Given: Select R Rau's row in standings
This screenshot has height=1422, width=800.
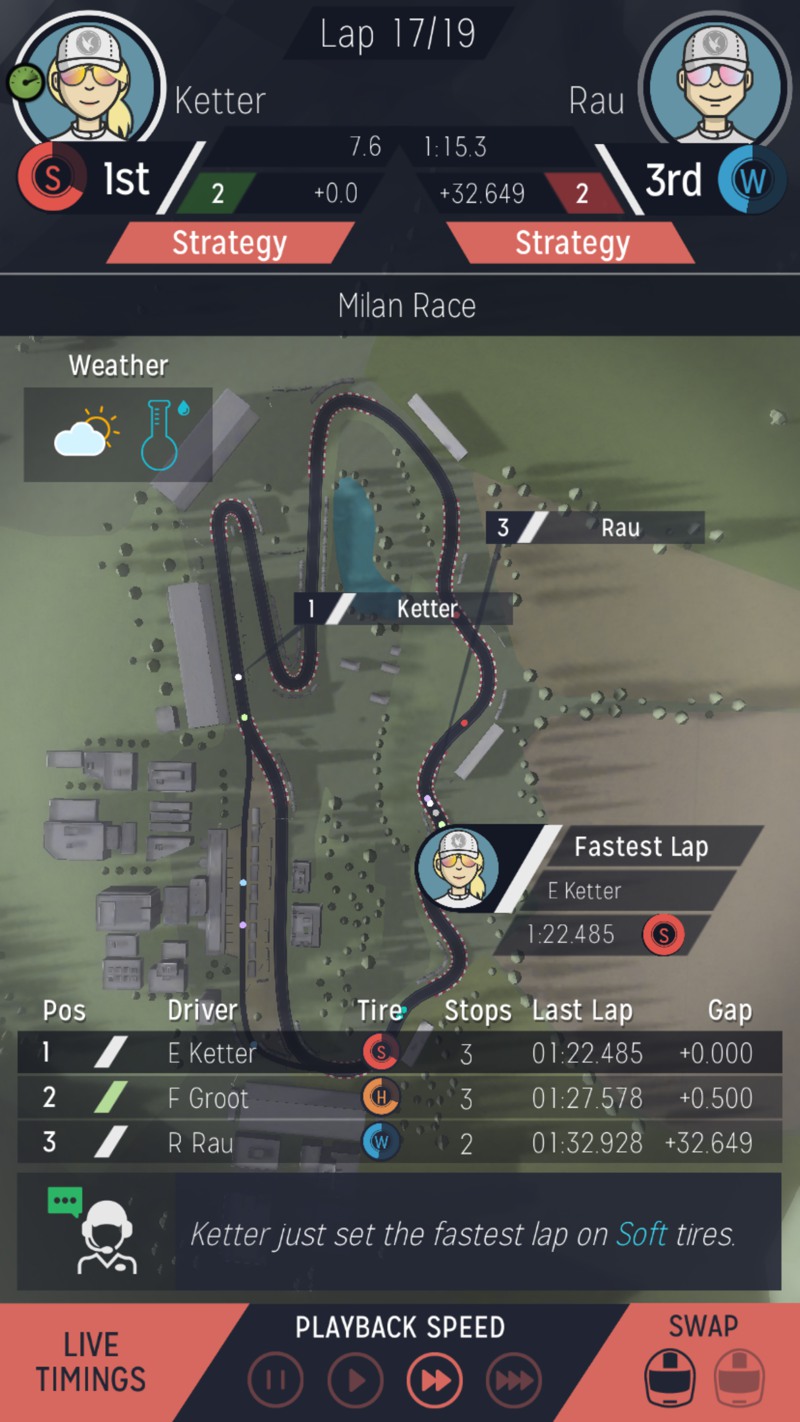Looking at the screenshot, I should click(x=399, y=1142).
